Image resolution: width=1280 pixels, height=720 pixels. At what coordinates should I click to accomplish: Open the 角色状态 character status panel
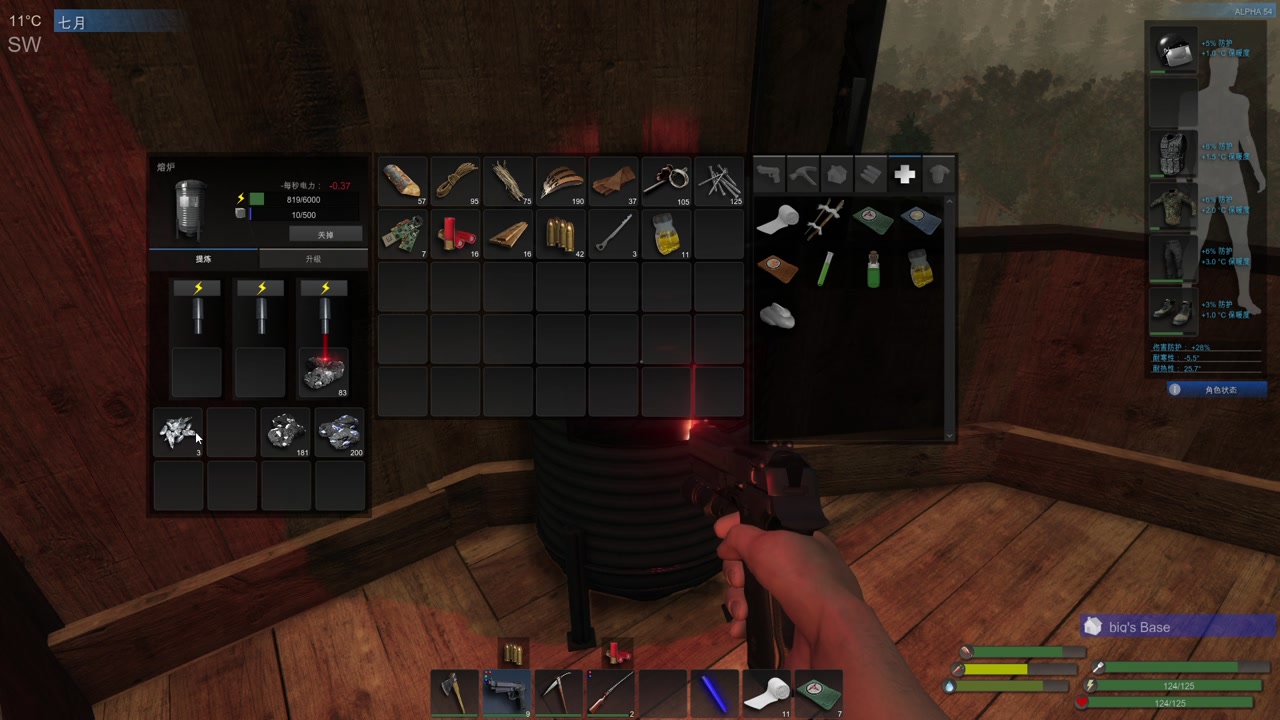point(1217,389)
